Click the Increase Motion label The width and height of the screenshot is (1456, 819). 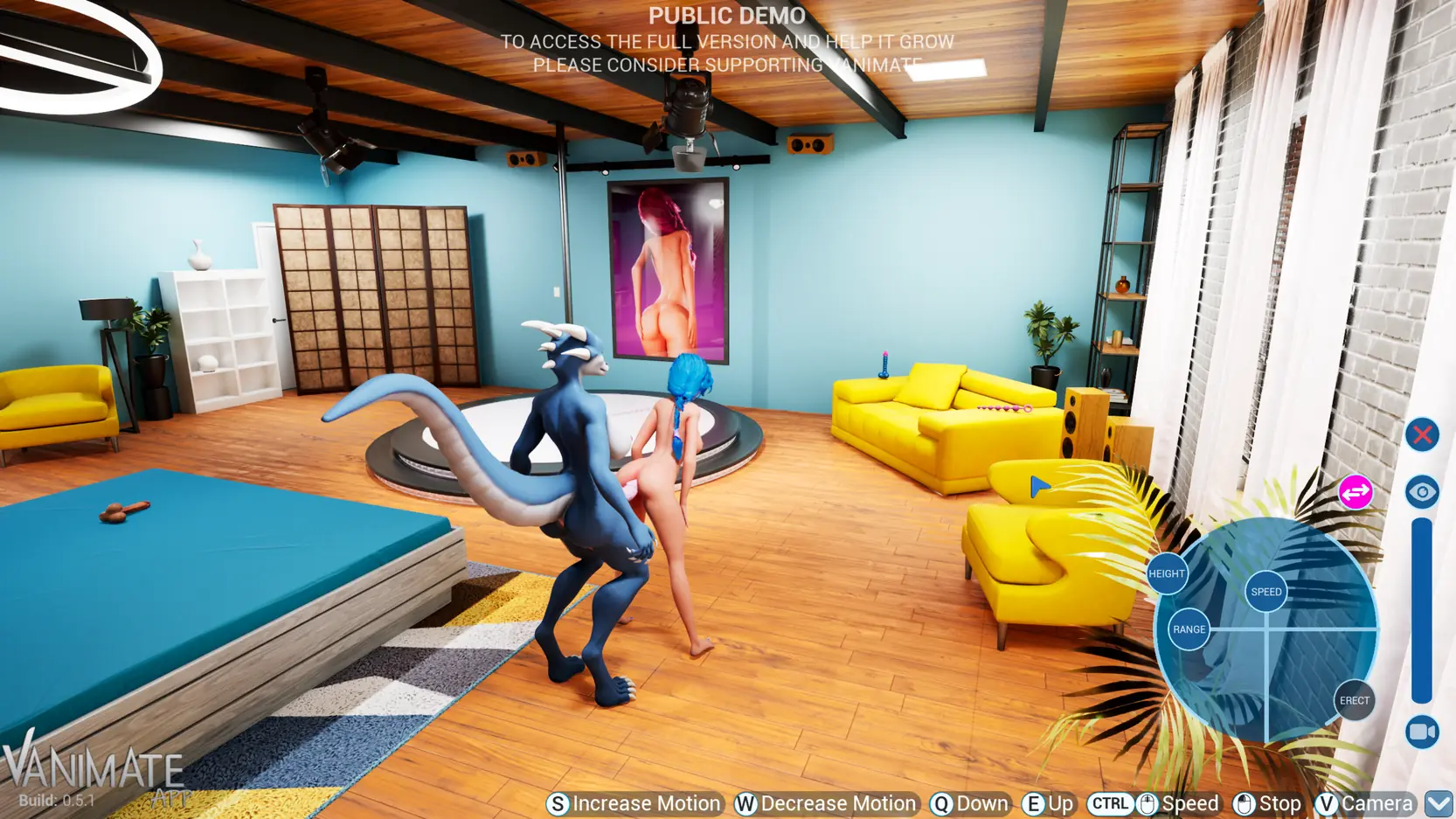[645, 803]
